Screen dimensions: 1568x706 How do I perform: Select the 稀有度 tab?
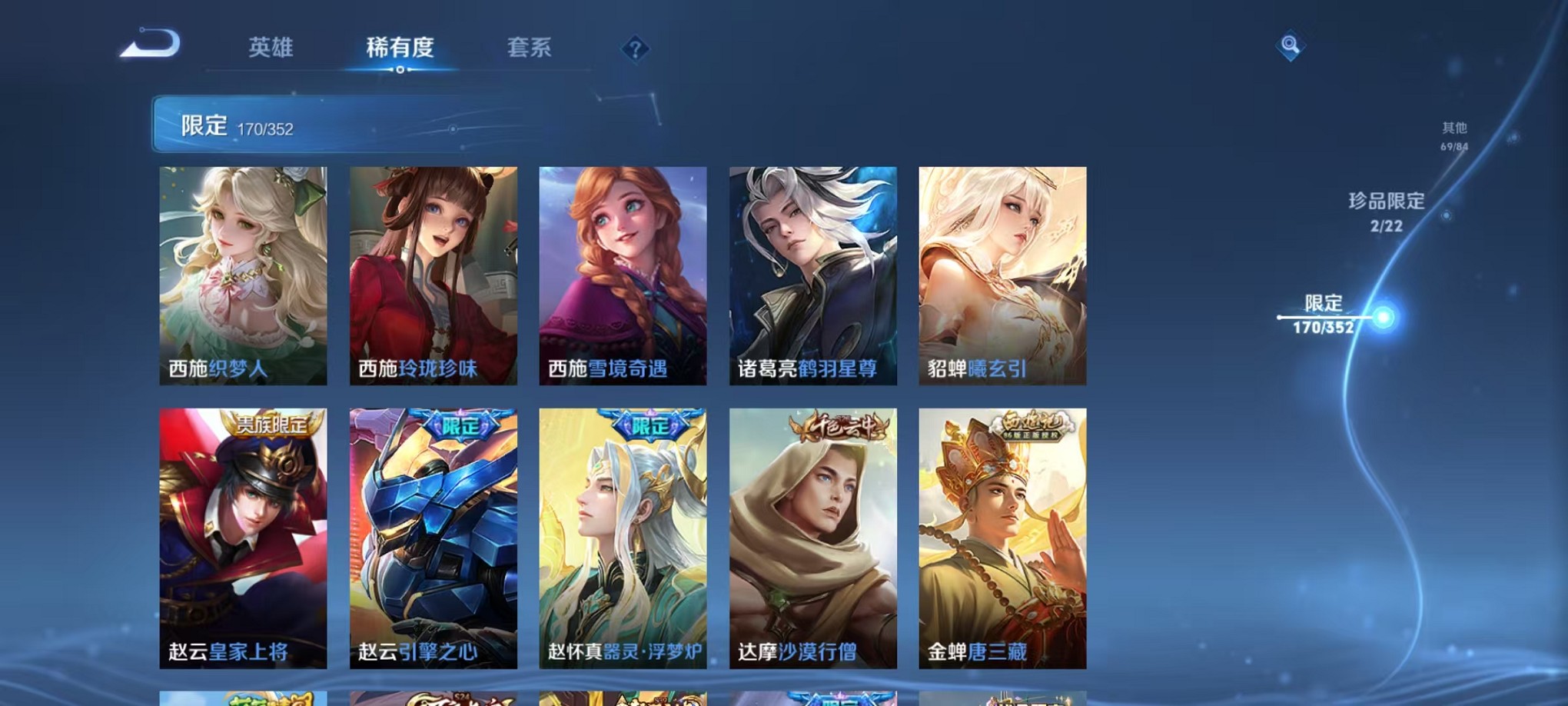click(399, 48)
